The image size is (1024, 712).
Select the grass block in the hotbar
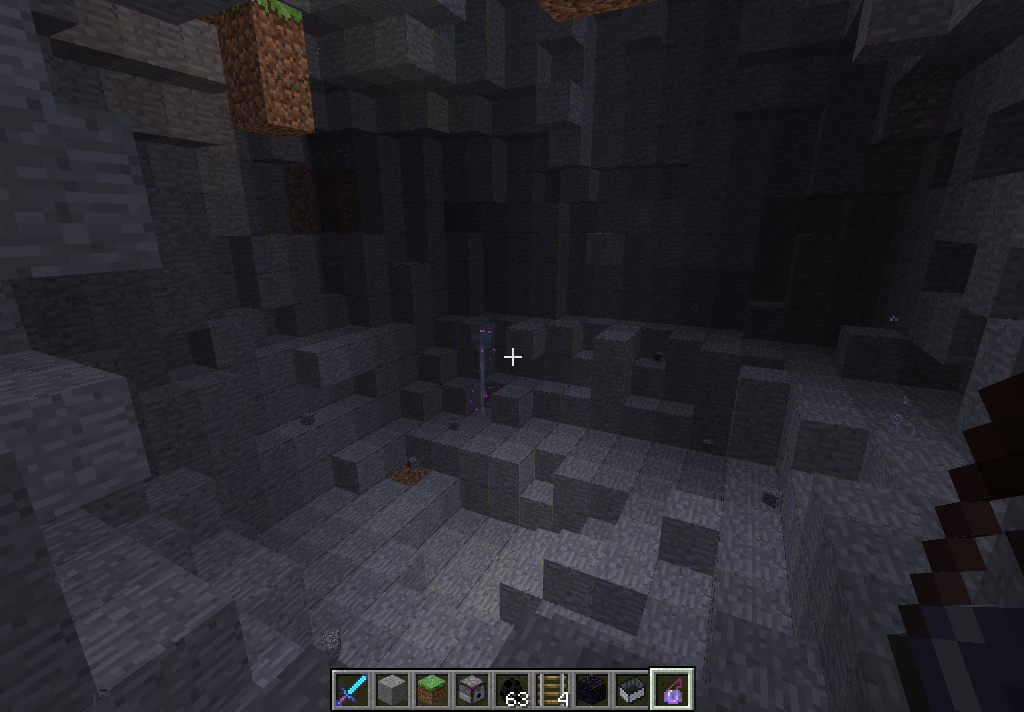(432, 690)
